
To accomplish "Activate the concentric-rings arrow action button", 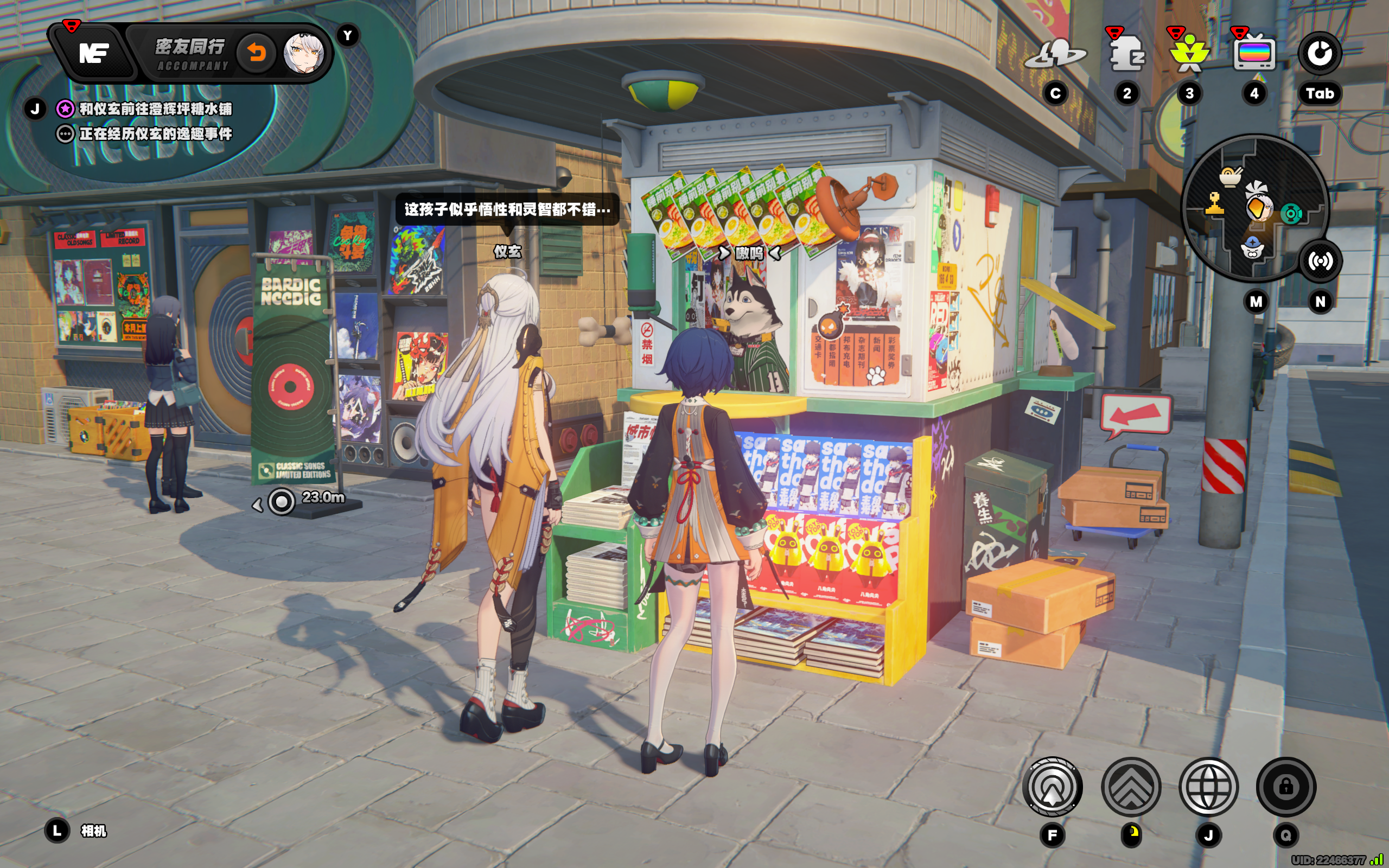I will tap(1052, 787).
